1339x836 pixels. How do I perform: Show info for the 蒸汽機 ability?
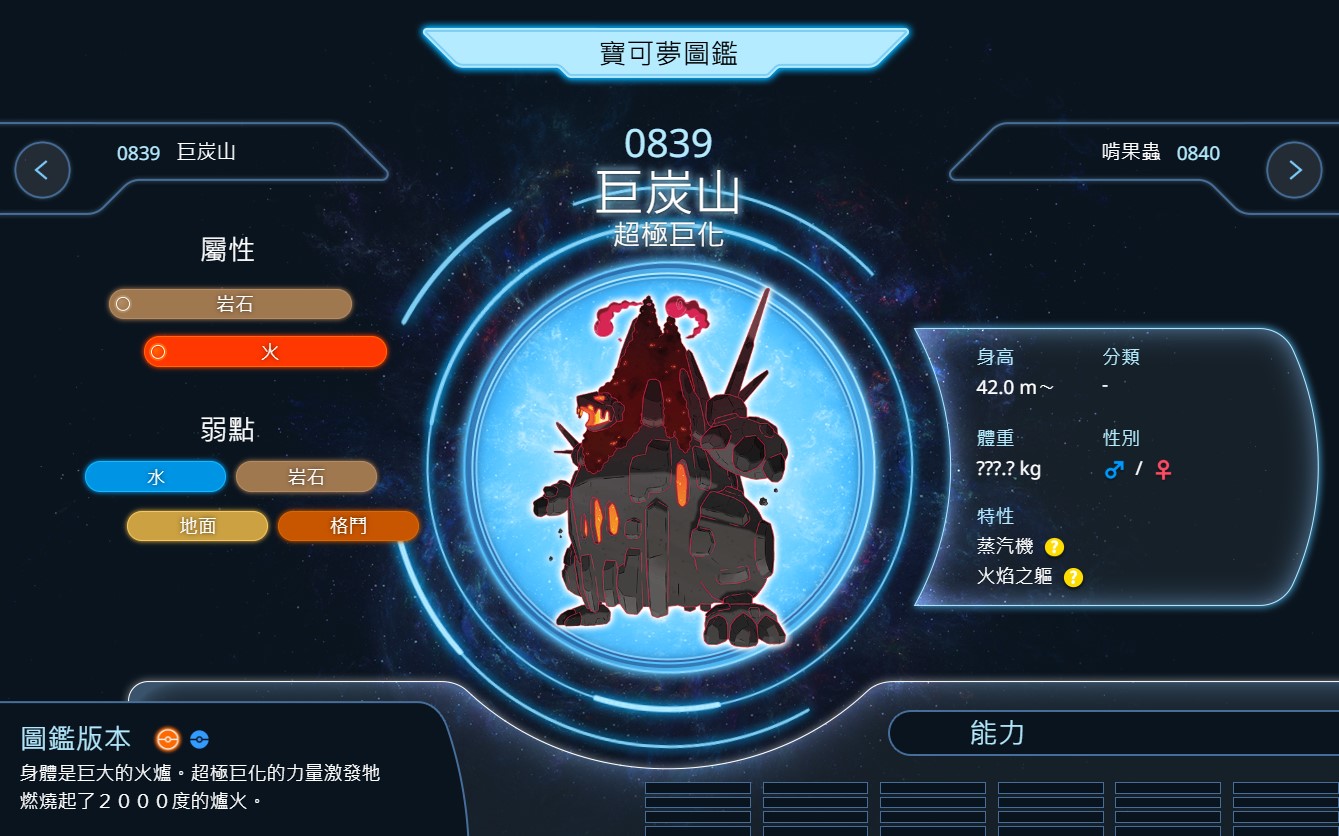click(x=1054, y=547)
